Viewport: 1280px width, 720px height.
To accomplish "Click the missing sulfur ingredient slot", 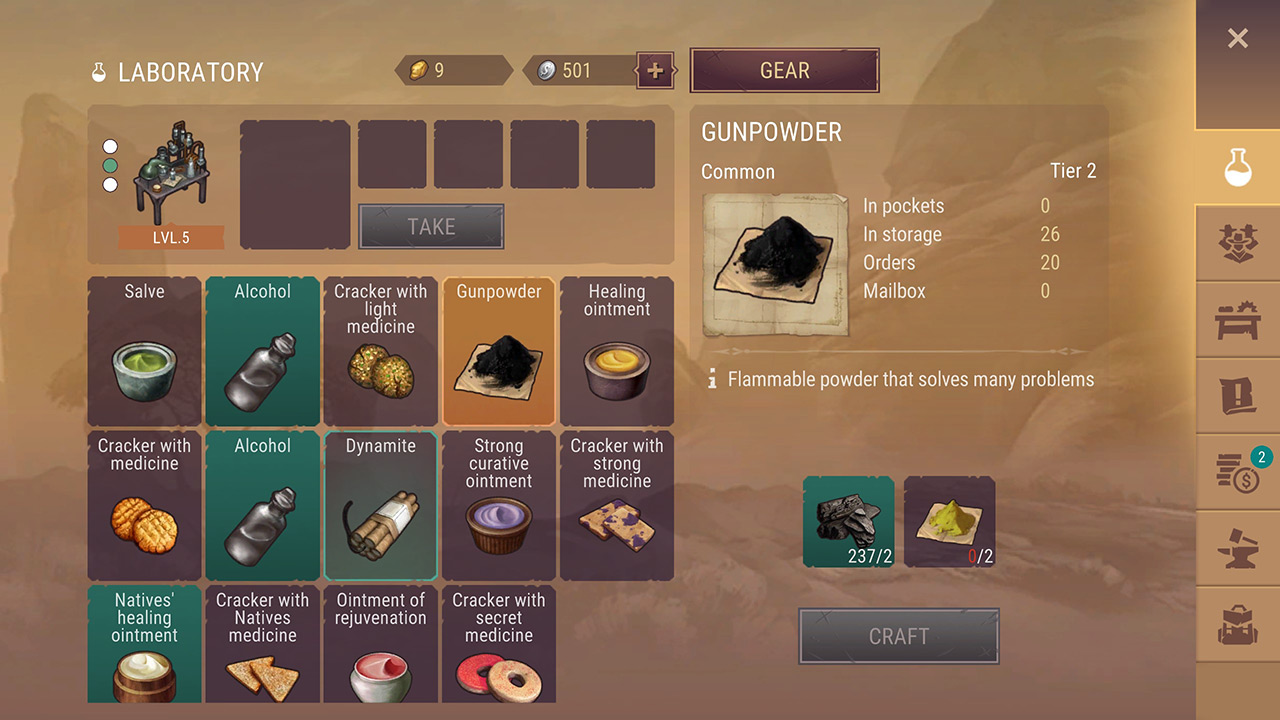I will click(949, 521).
